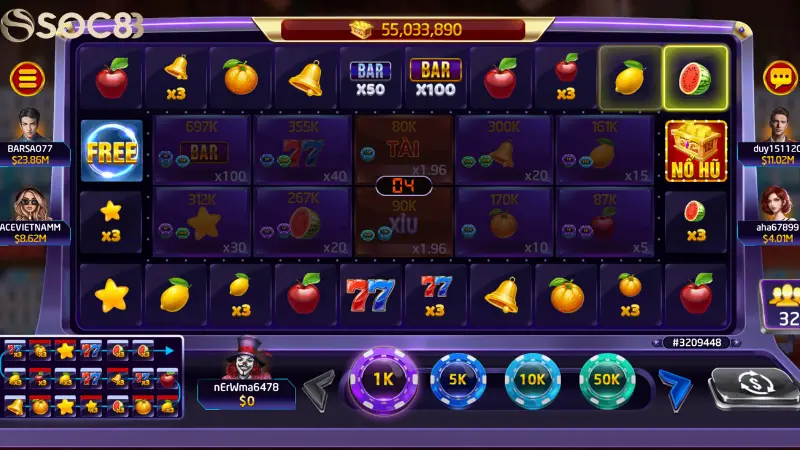Bet on the star x30 tile
This screenshot has height=450, width=800.
[201, 221]
